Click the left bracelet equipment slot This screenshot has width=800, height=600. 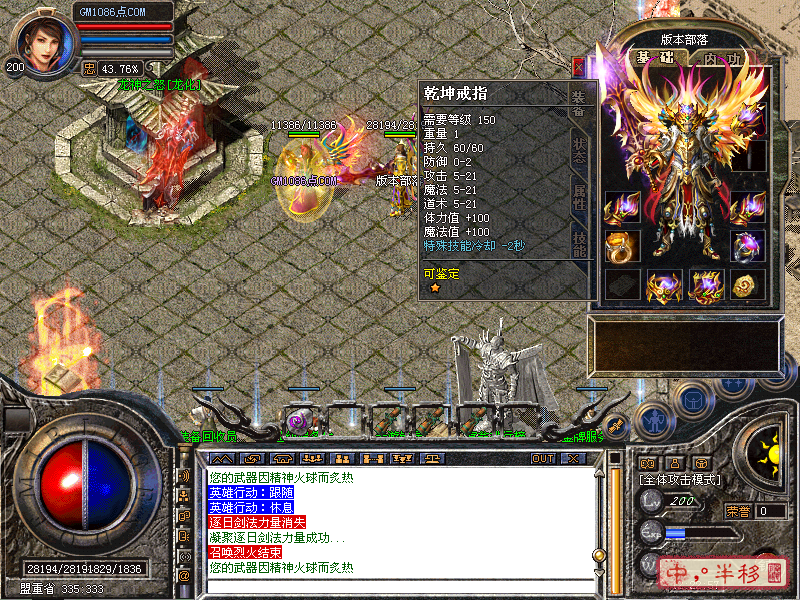pos(622,208)
